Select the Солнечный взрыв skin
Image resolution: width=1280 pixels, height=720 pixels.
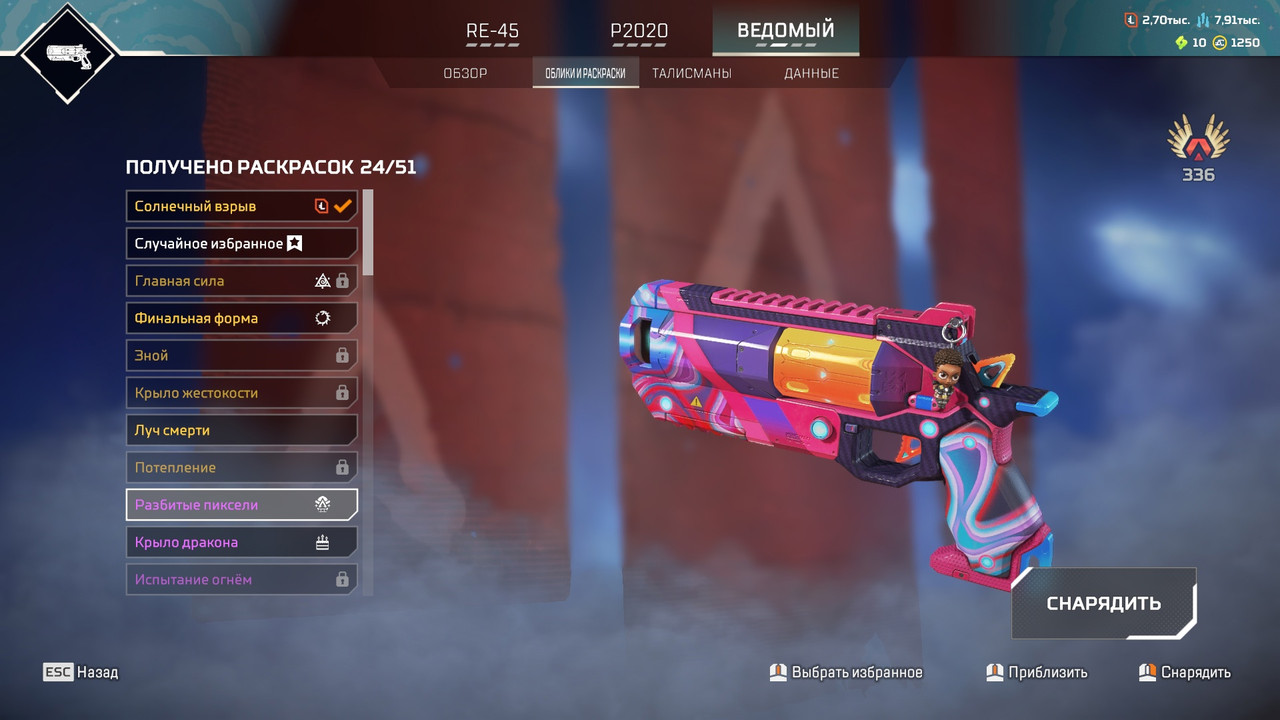[x=242, y=206]
